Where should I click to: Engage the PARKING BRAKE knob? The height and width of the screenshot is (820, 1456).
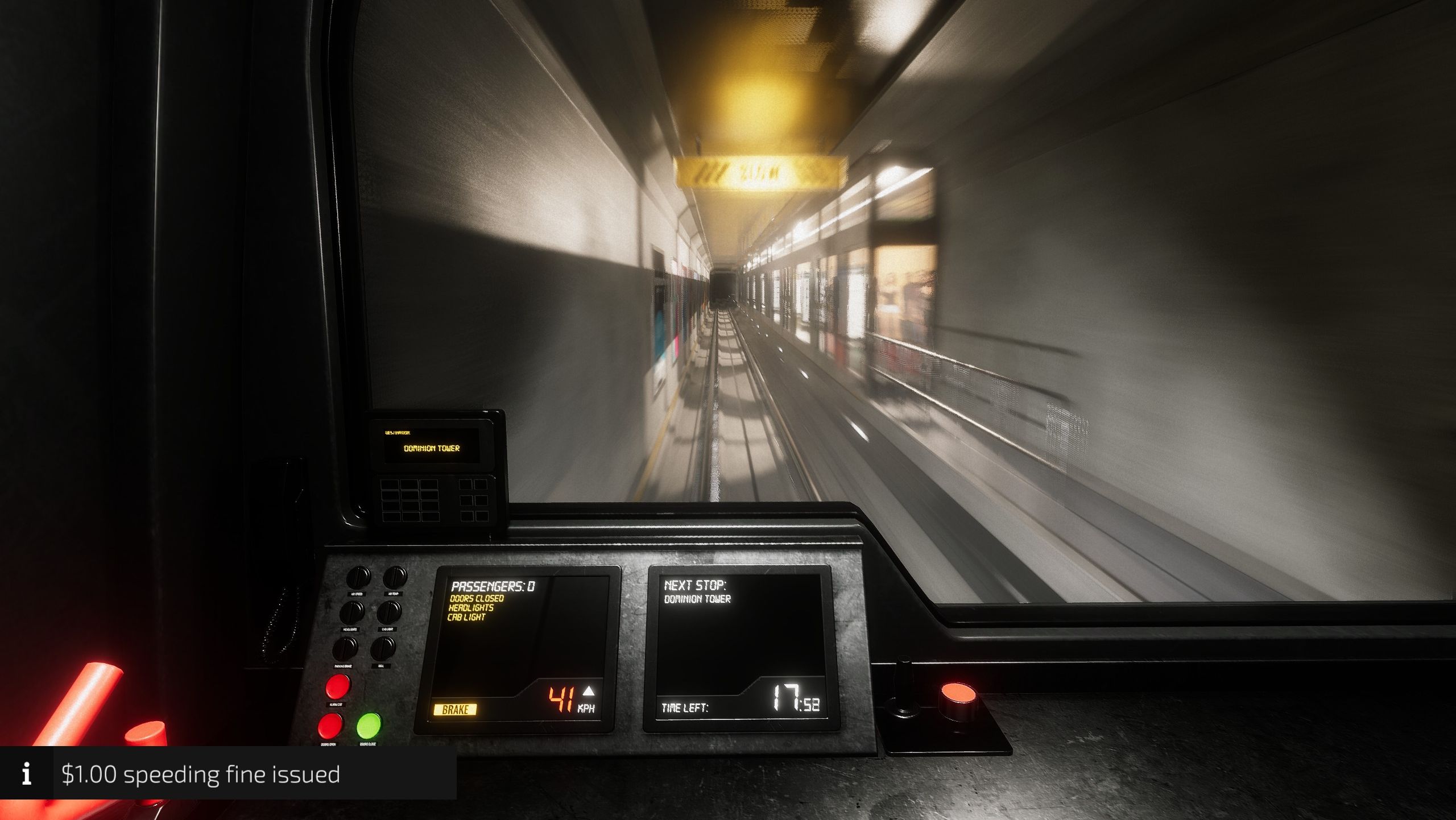[345, 648]
